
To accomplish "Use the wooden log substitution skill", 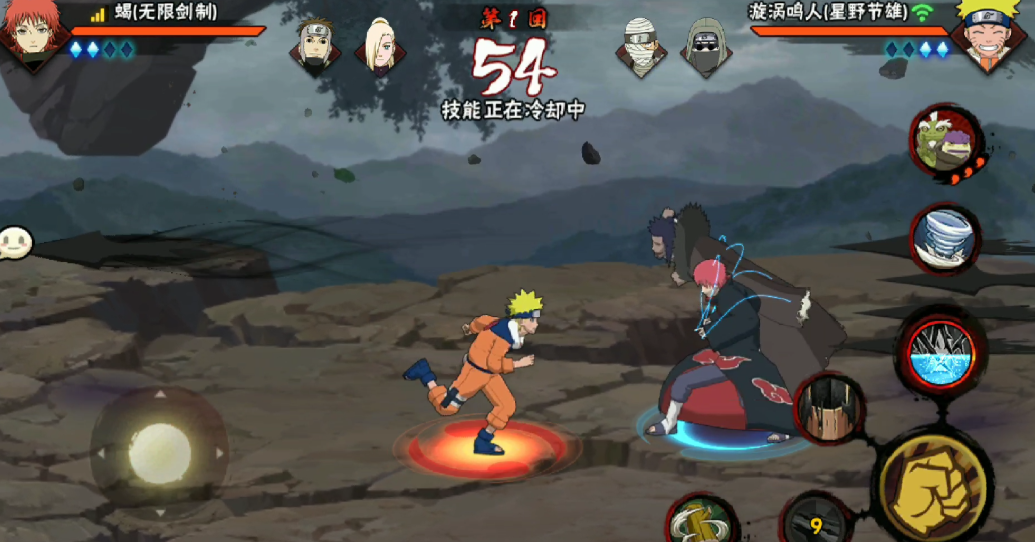I will click(x=701, y=520).
